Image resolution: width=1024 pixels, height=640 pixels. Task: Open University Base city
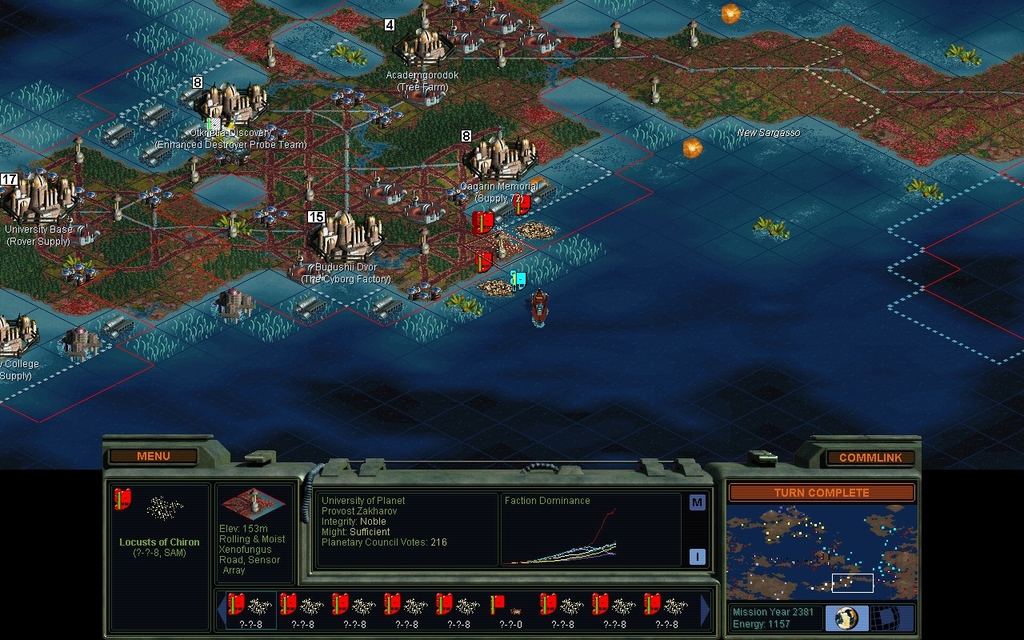point(40,197)
